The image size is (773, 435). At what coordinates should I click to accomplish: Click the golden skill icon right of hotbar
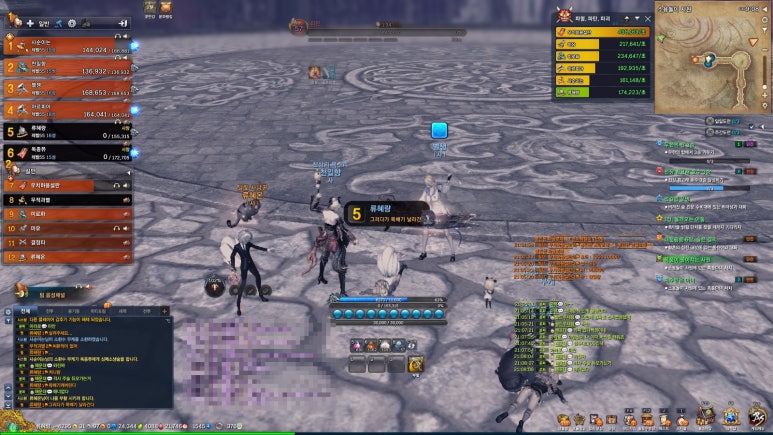415,363
